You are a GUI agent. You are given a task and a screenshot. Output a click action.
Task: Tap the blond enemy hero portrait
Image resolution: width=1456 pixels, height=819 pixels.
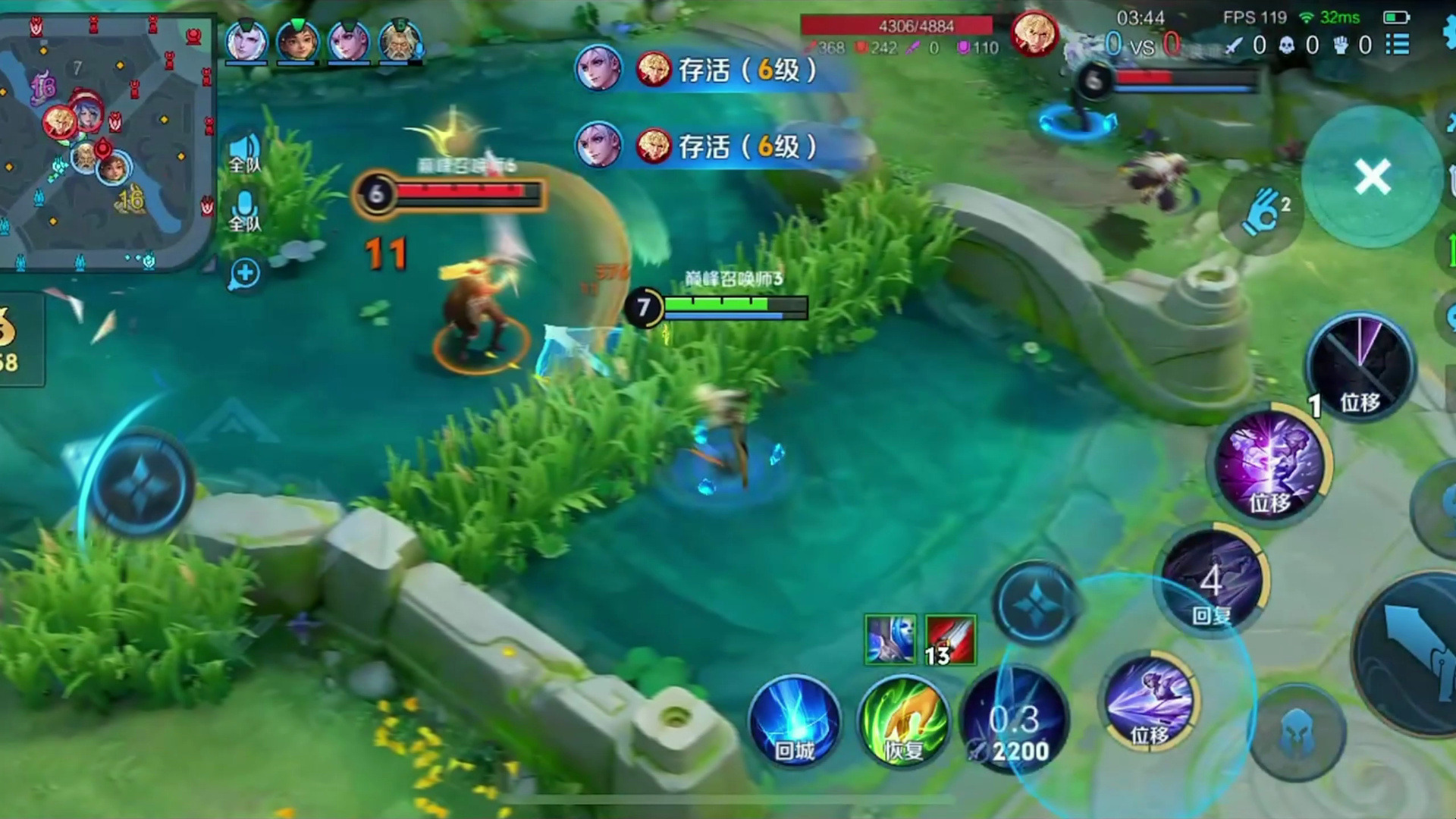point(1034,34)
